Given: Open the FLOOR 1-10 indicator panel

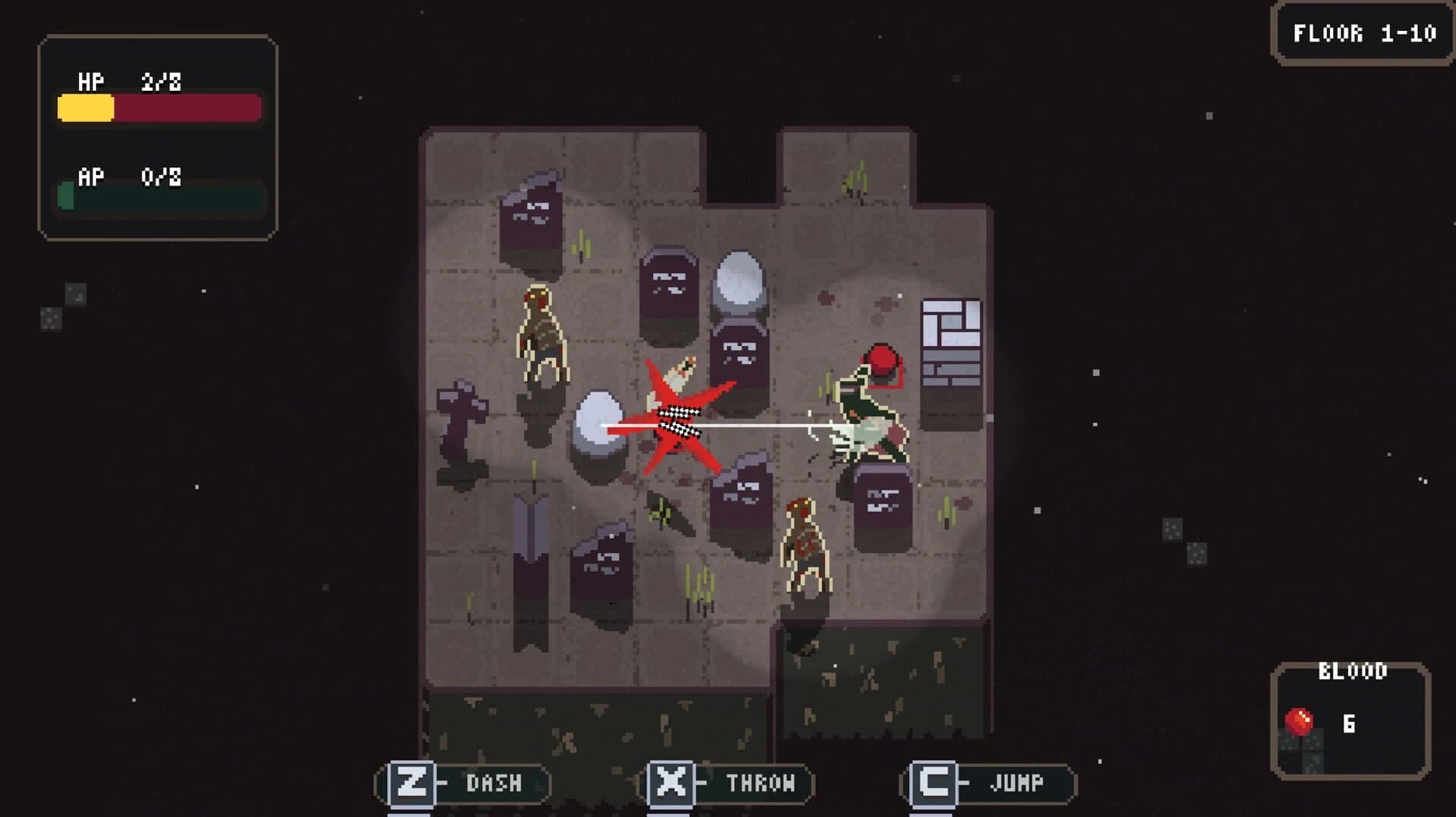Looking at the screenshot, I should point(1361,33).
